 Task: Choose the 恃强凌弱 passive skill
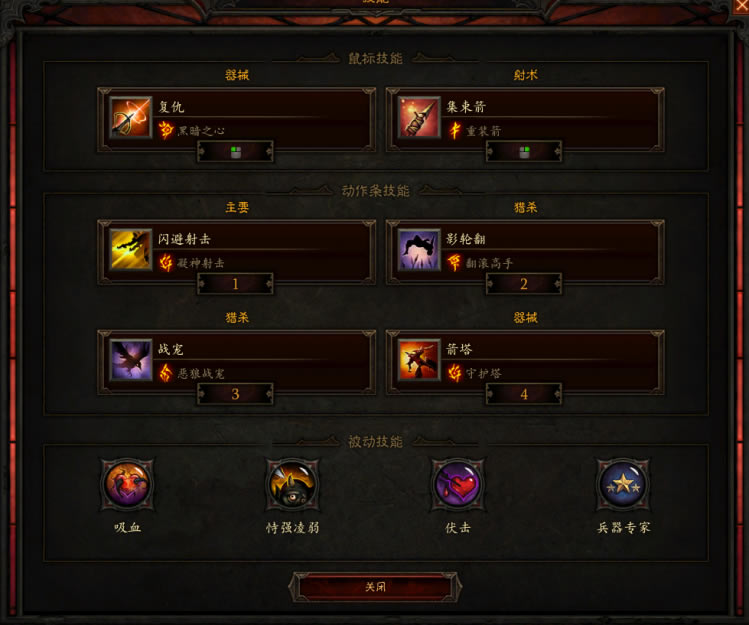tap(292, 486)
